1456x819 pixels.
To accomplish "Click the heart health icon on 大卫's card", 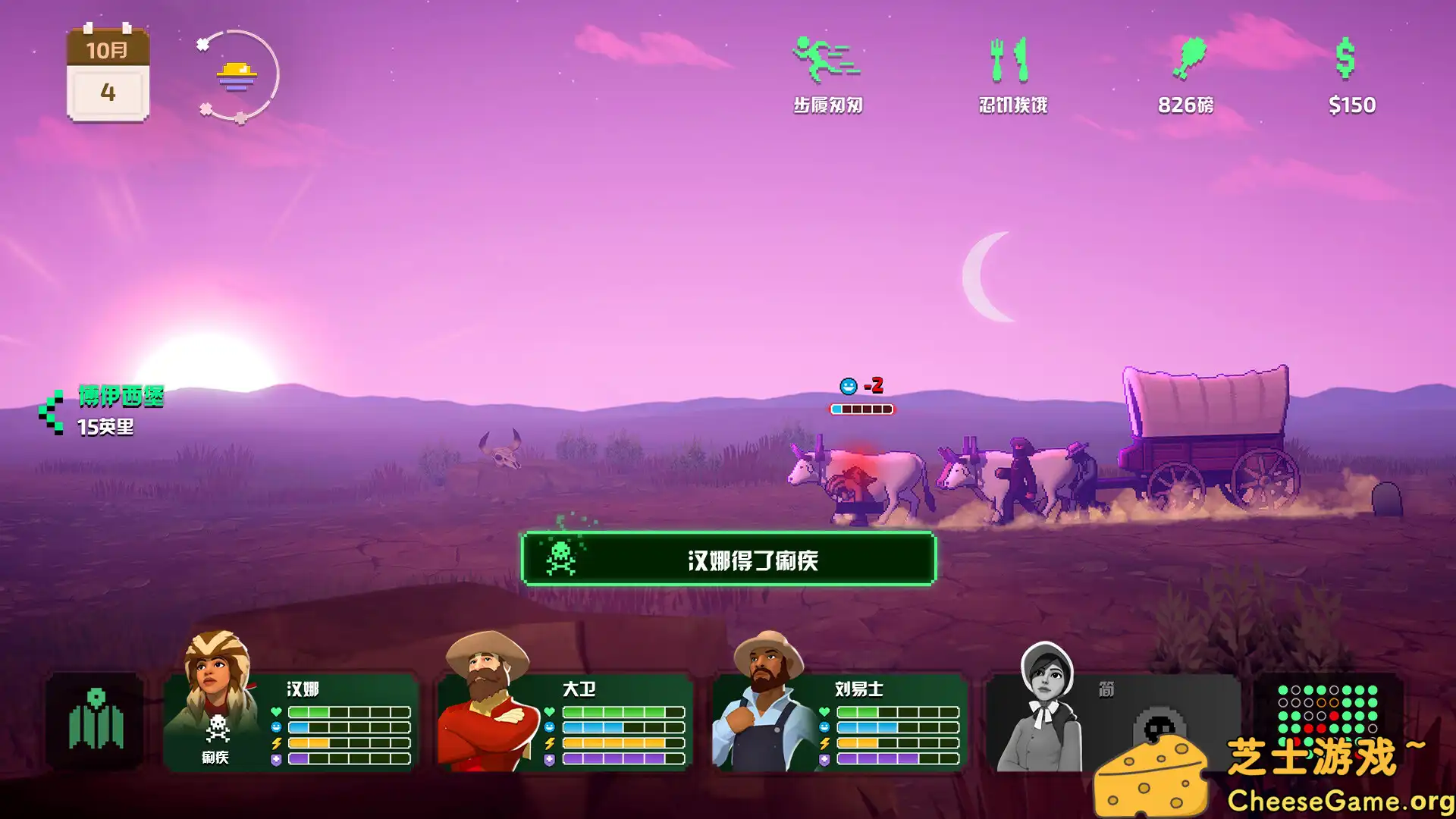I will click(550, 711).
